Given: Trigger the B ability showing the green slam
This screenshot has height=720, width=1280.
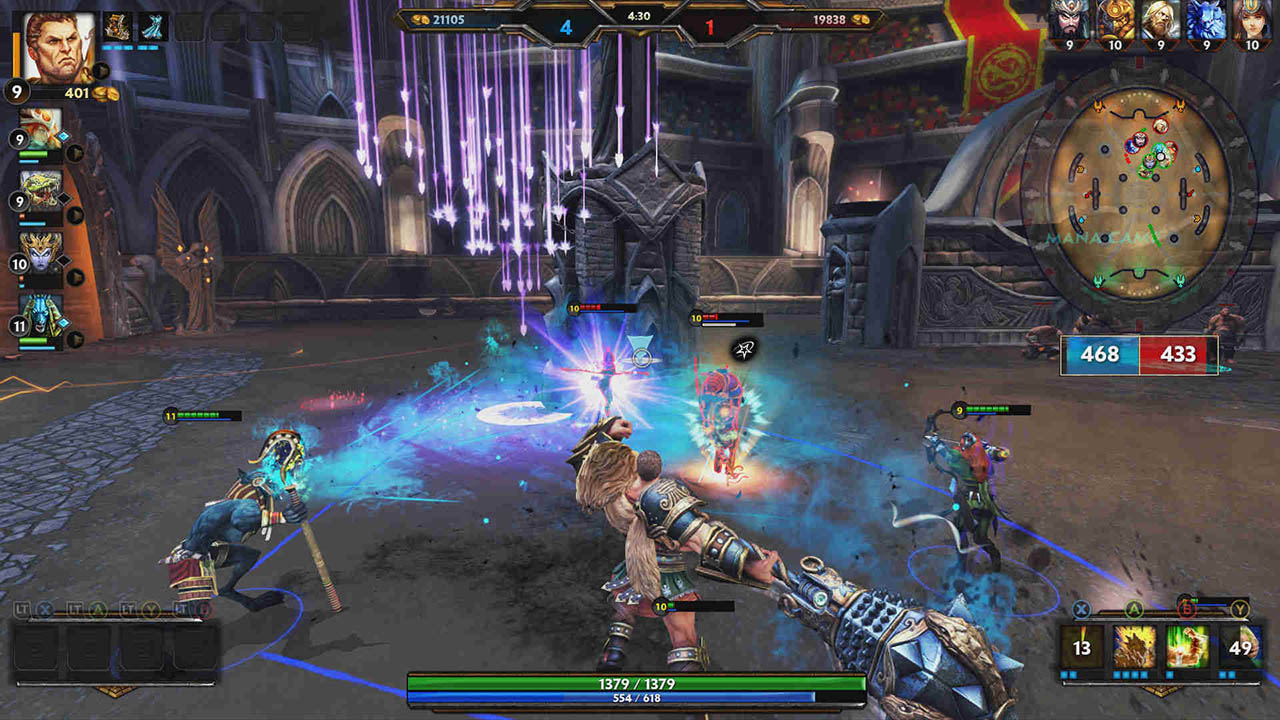Looking at the screenshot, I should pyautogui.click(x=1185, y=645).
